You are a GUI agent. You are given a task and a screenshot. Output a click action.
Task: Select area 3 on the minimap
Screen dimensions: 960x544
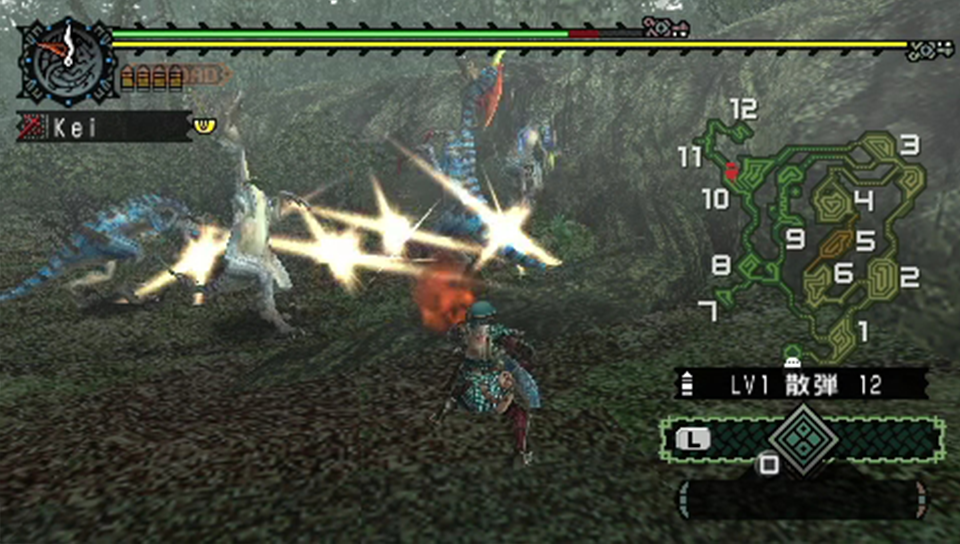click(908, 145)
